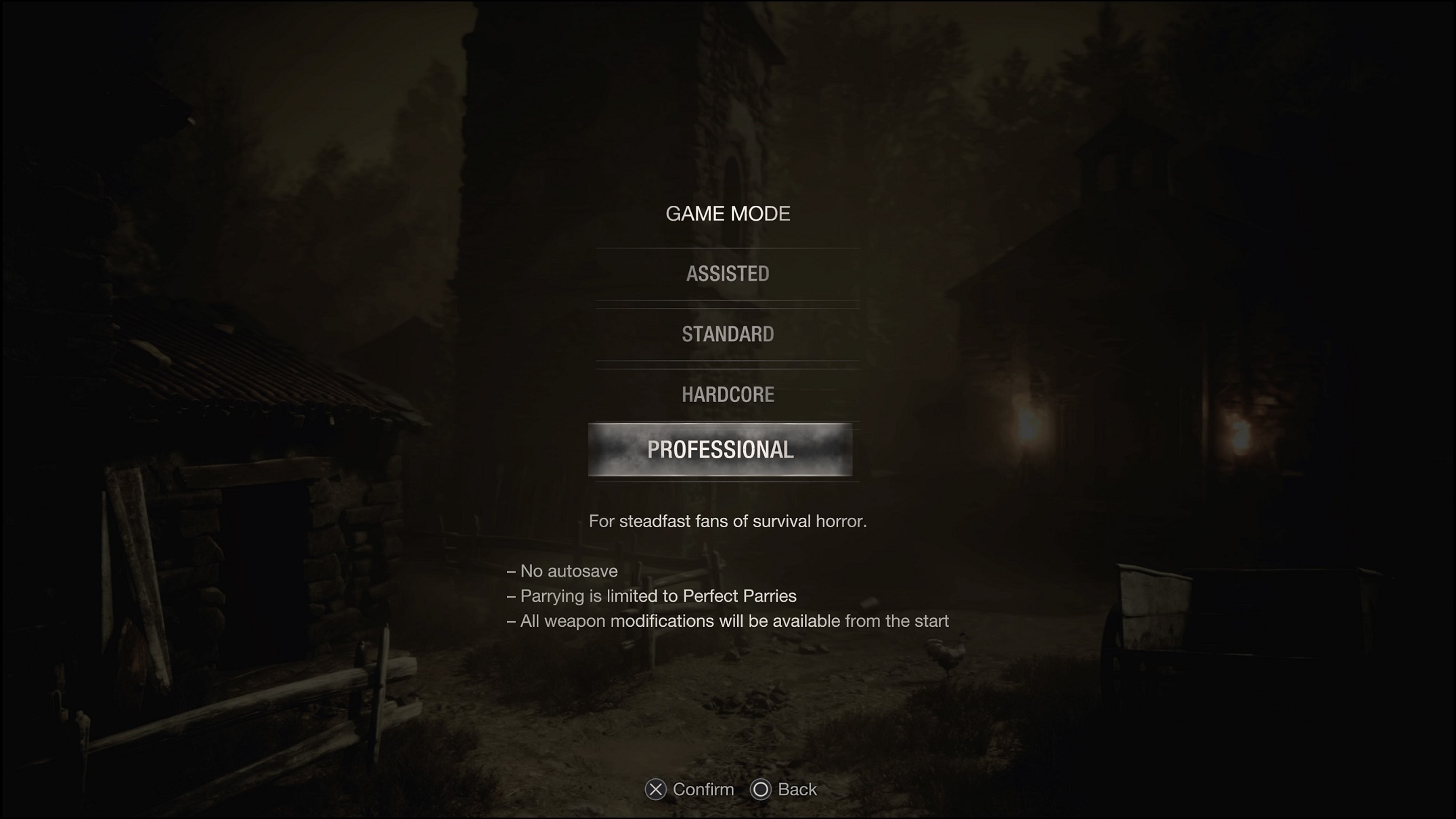This screenshot has width=1456, height=819.
Task: Click the lit lantern near the building
Action: coord(1026,425)
